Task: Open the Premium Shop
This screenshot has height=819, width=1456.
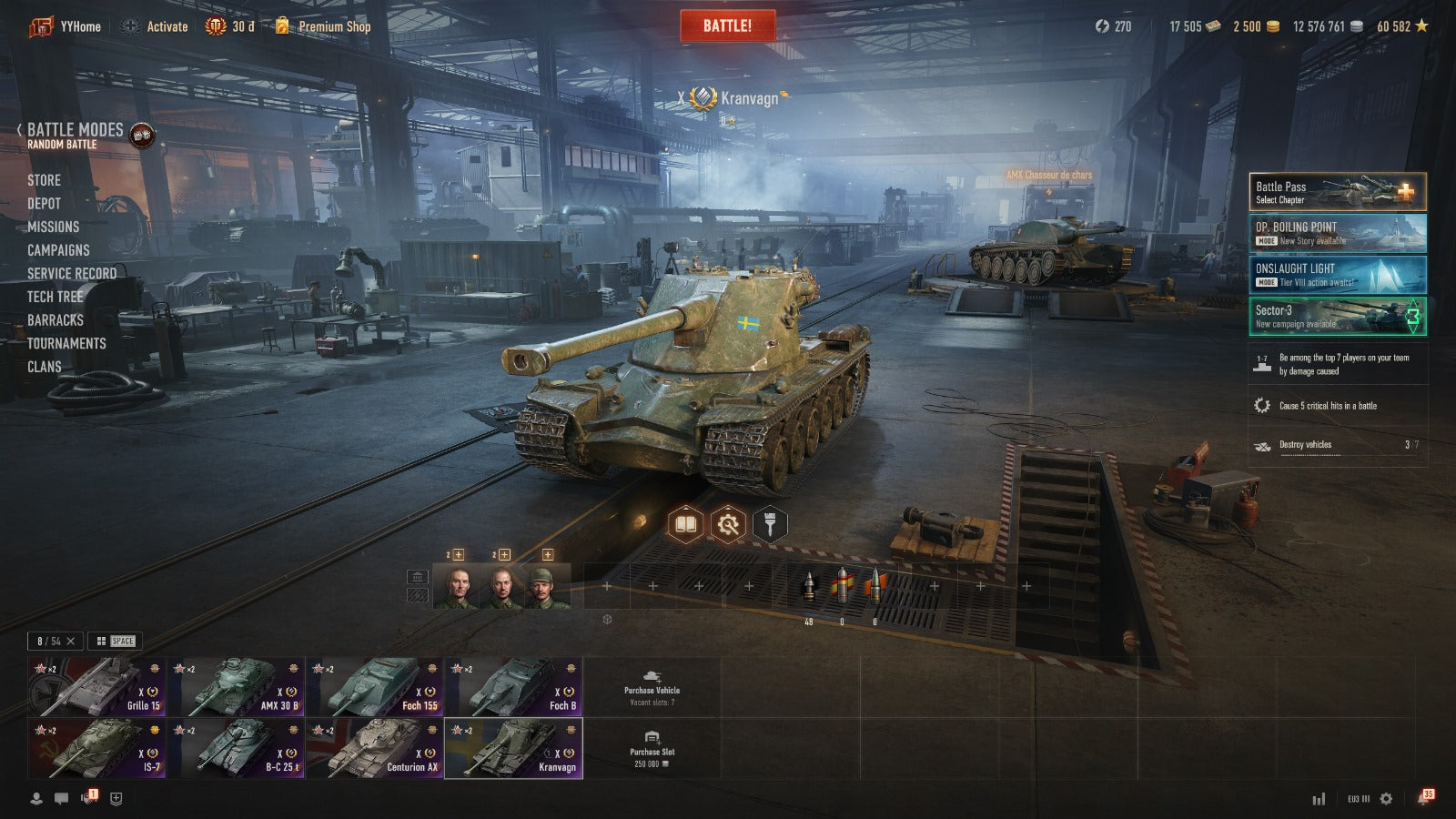Action: (333, 26)
